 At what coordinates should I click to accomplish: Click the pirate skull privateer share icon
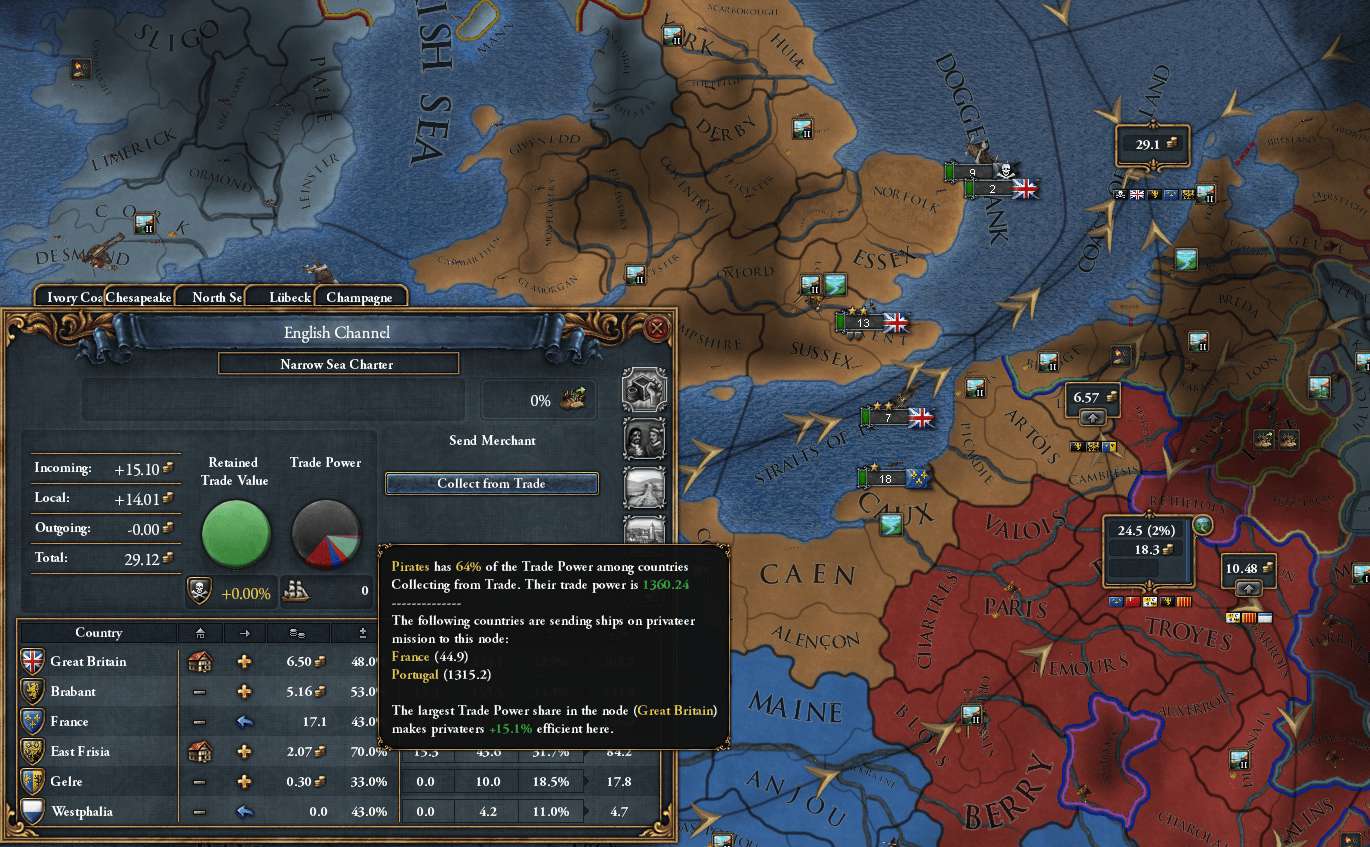[x=199, y=592]
